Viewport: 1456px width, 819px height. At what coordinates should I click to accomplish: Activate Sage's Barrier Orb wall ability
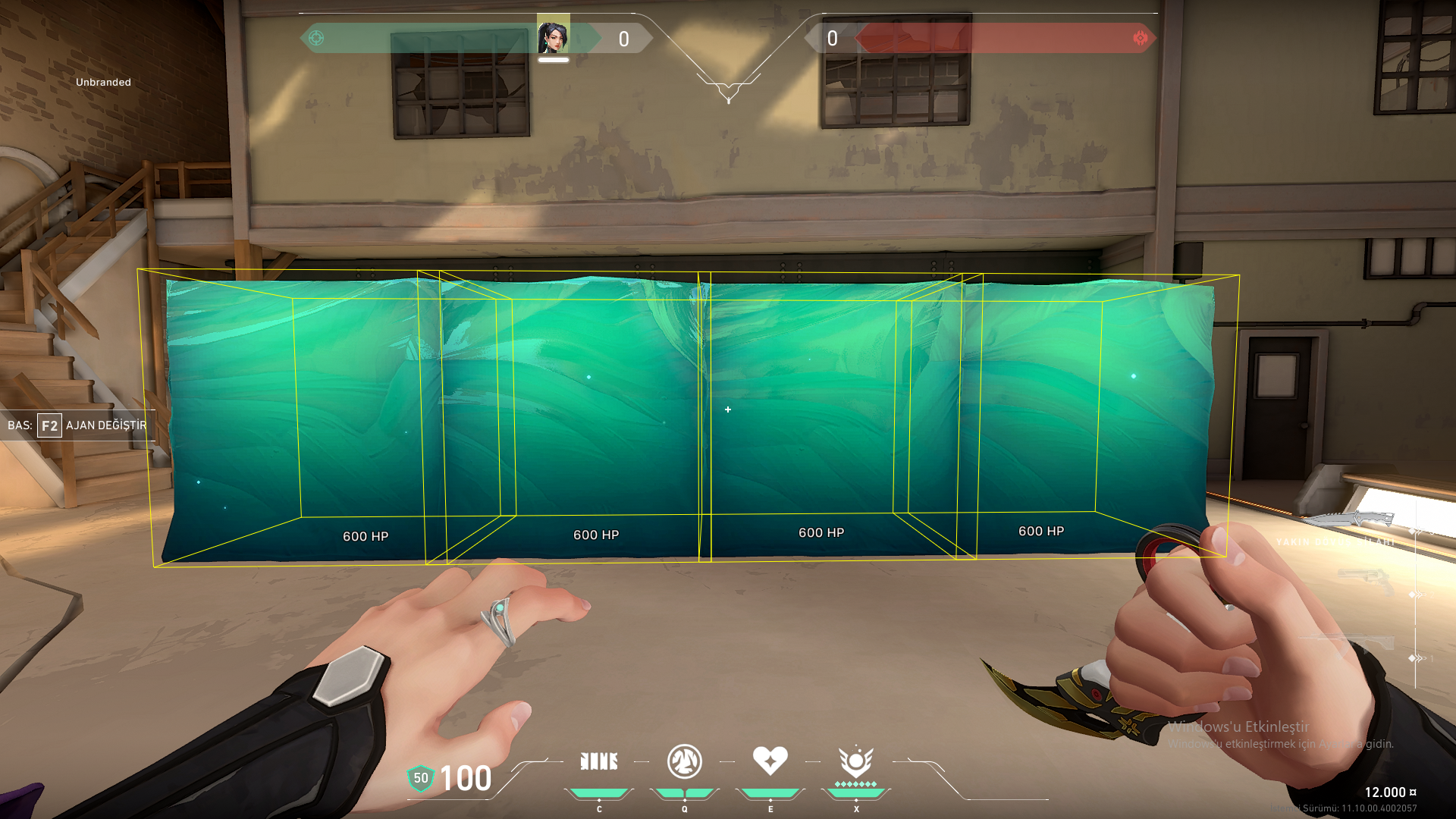599,761
